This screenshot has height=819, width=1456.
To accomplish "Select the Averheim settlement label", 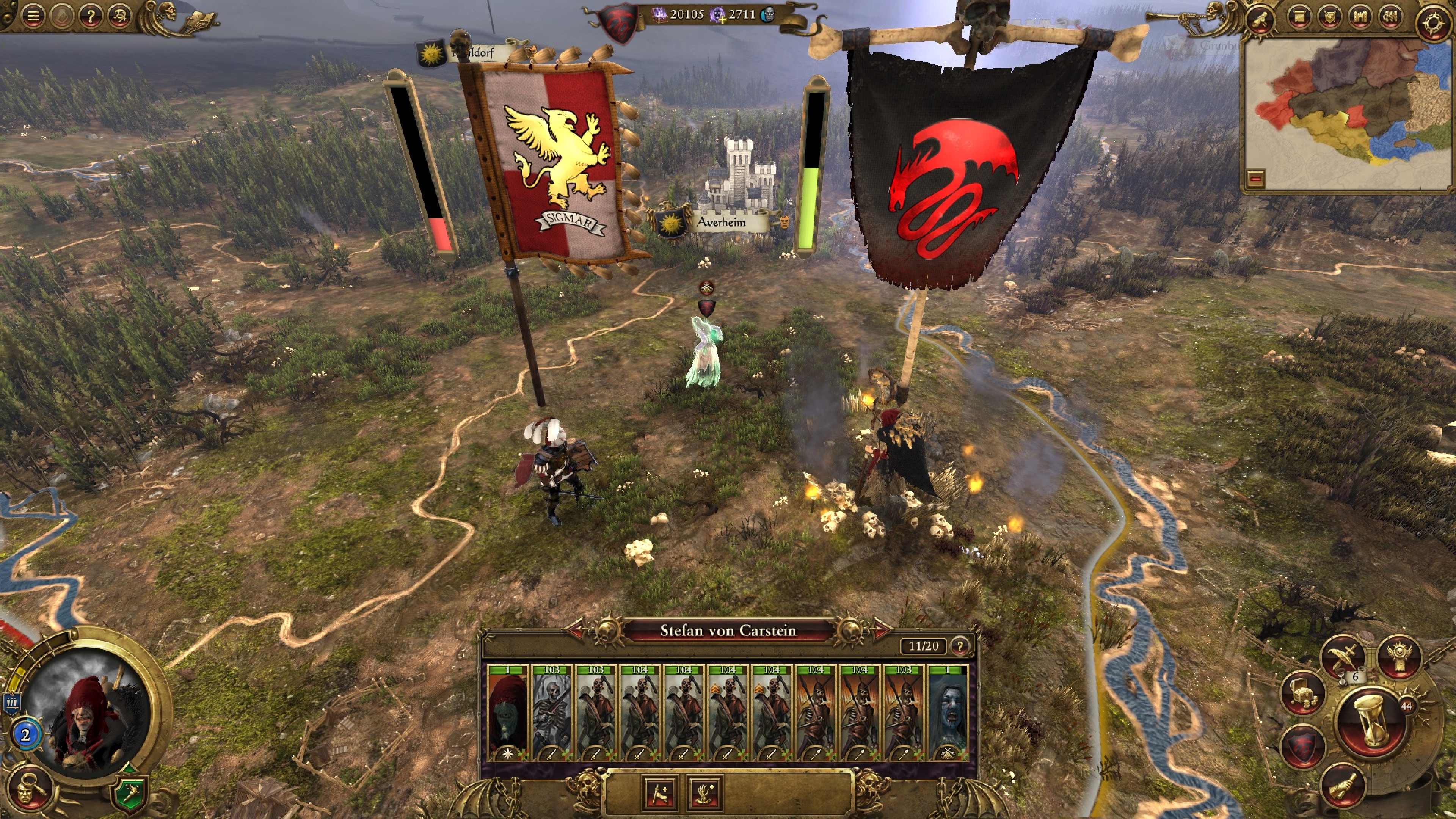I will (721, 222).
